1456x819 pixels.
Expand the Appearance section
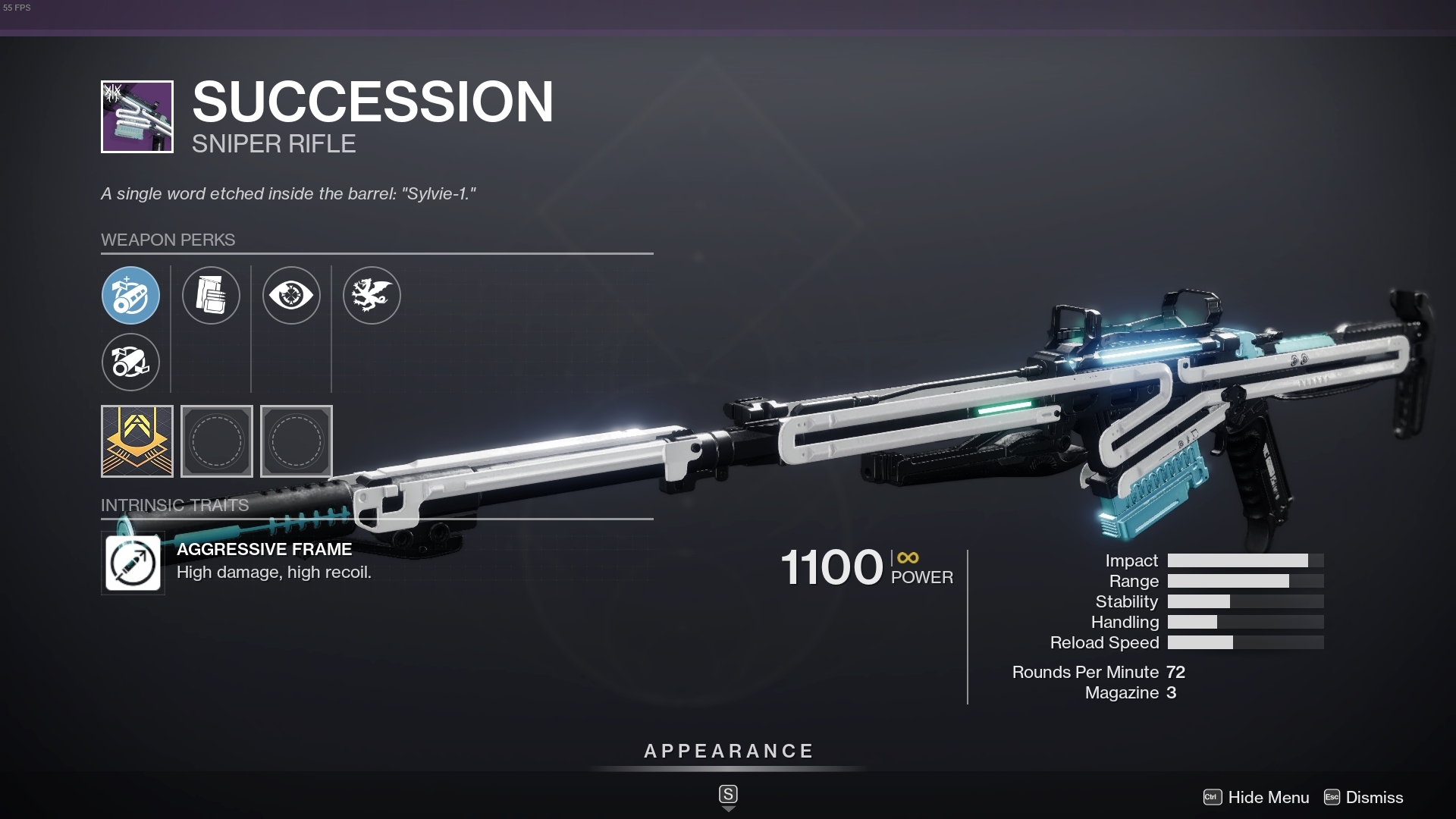pyautogui.click(x=727, y=752)
